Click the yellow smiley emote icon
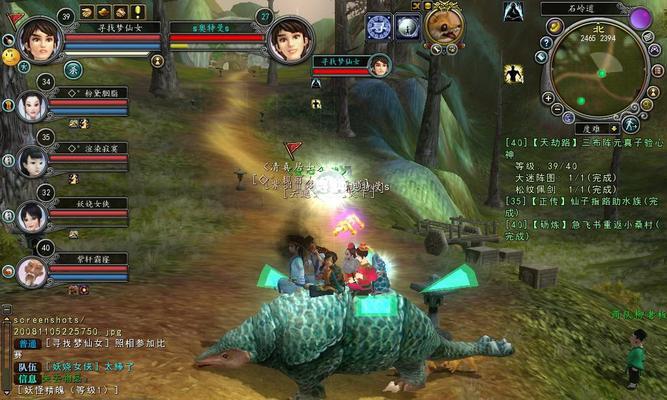Screen dimensions: 667x400 [11, 58]
